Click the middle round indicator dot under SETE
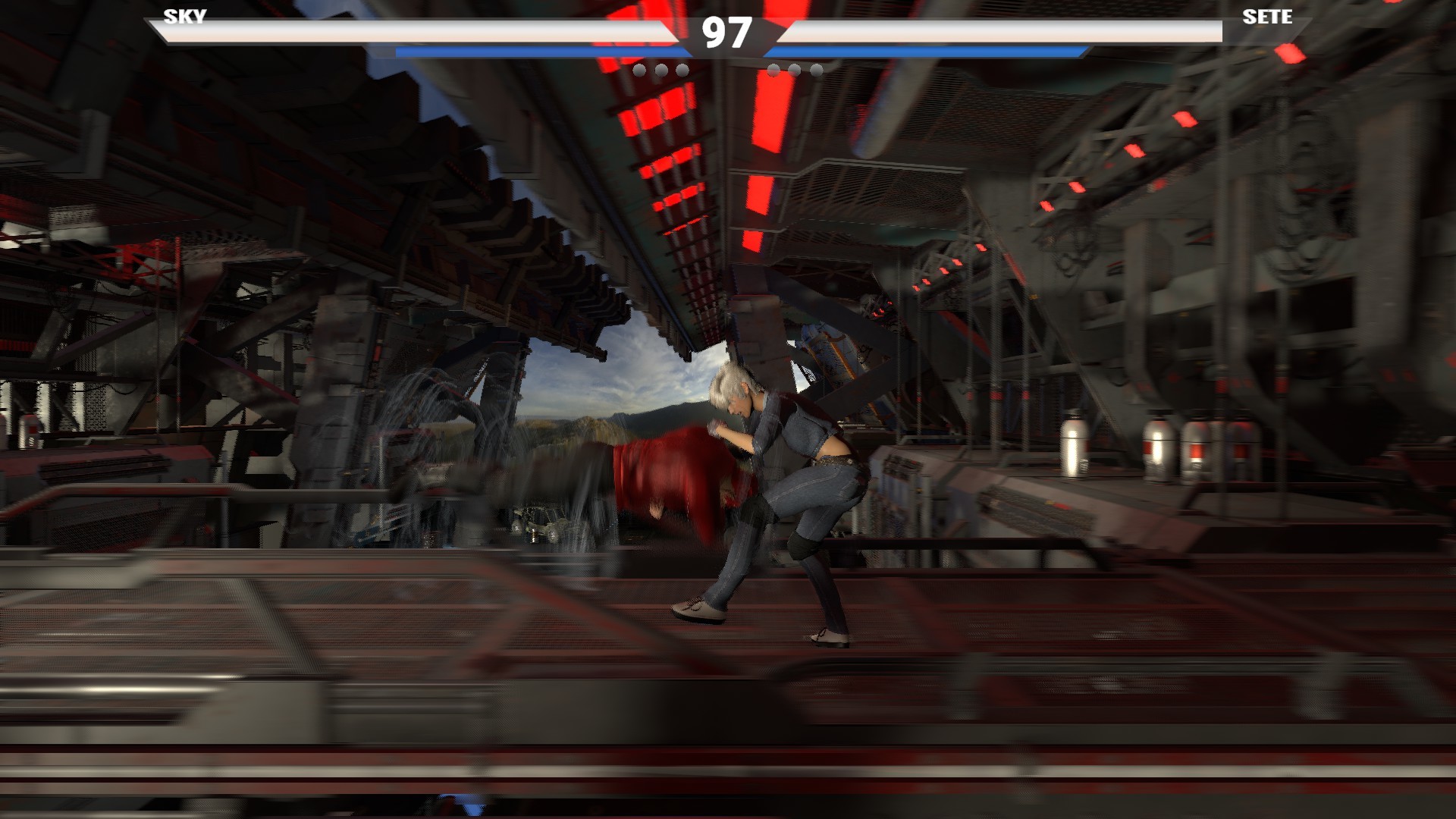The width and height of the screenshot is (1456, 819). coord(795,70)
